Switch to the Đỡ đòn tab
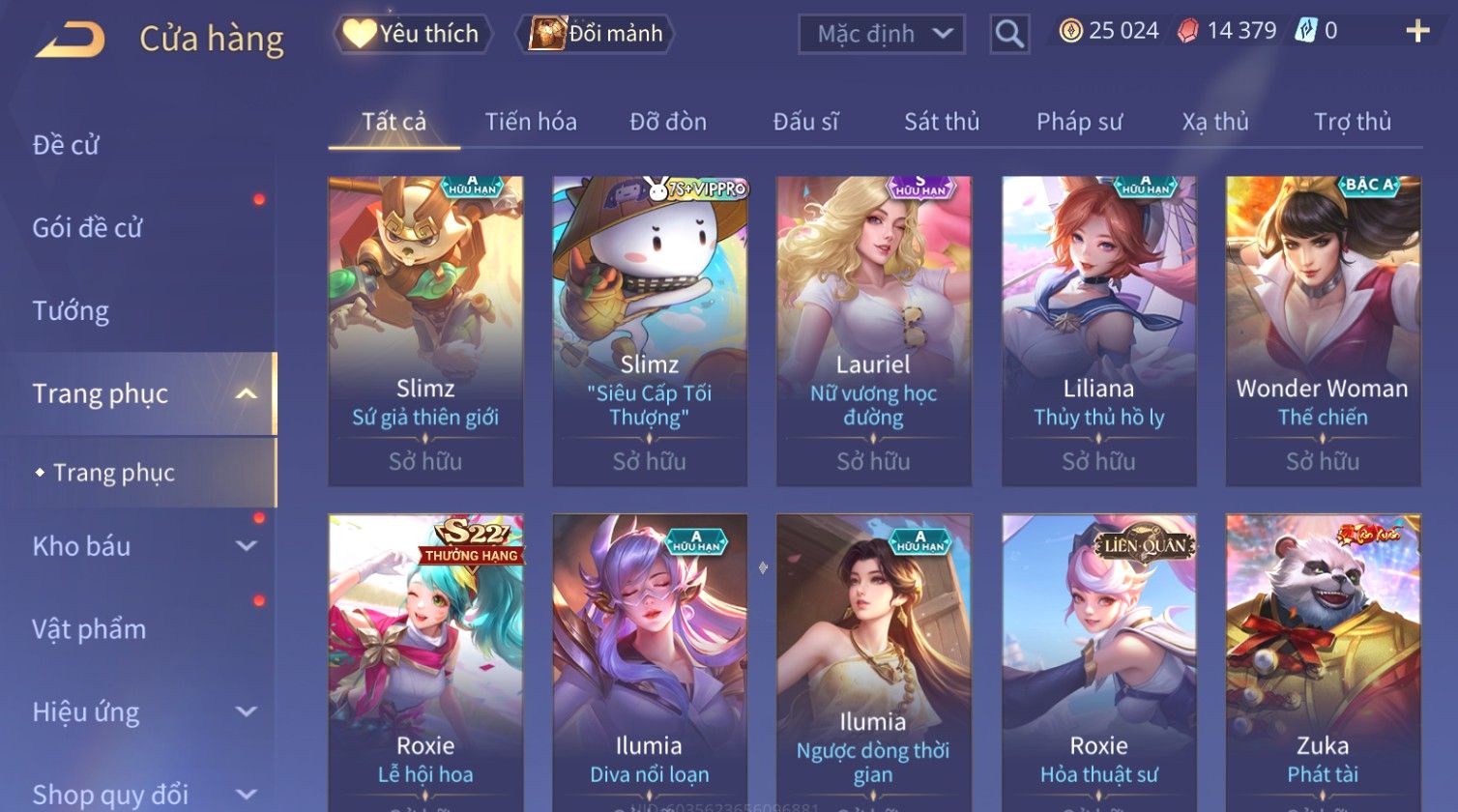1458x812 pixels. (x=668, y=122)
